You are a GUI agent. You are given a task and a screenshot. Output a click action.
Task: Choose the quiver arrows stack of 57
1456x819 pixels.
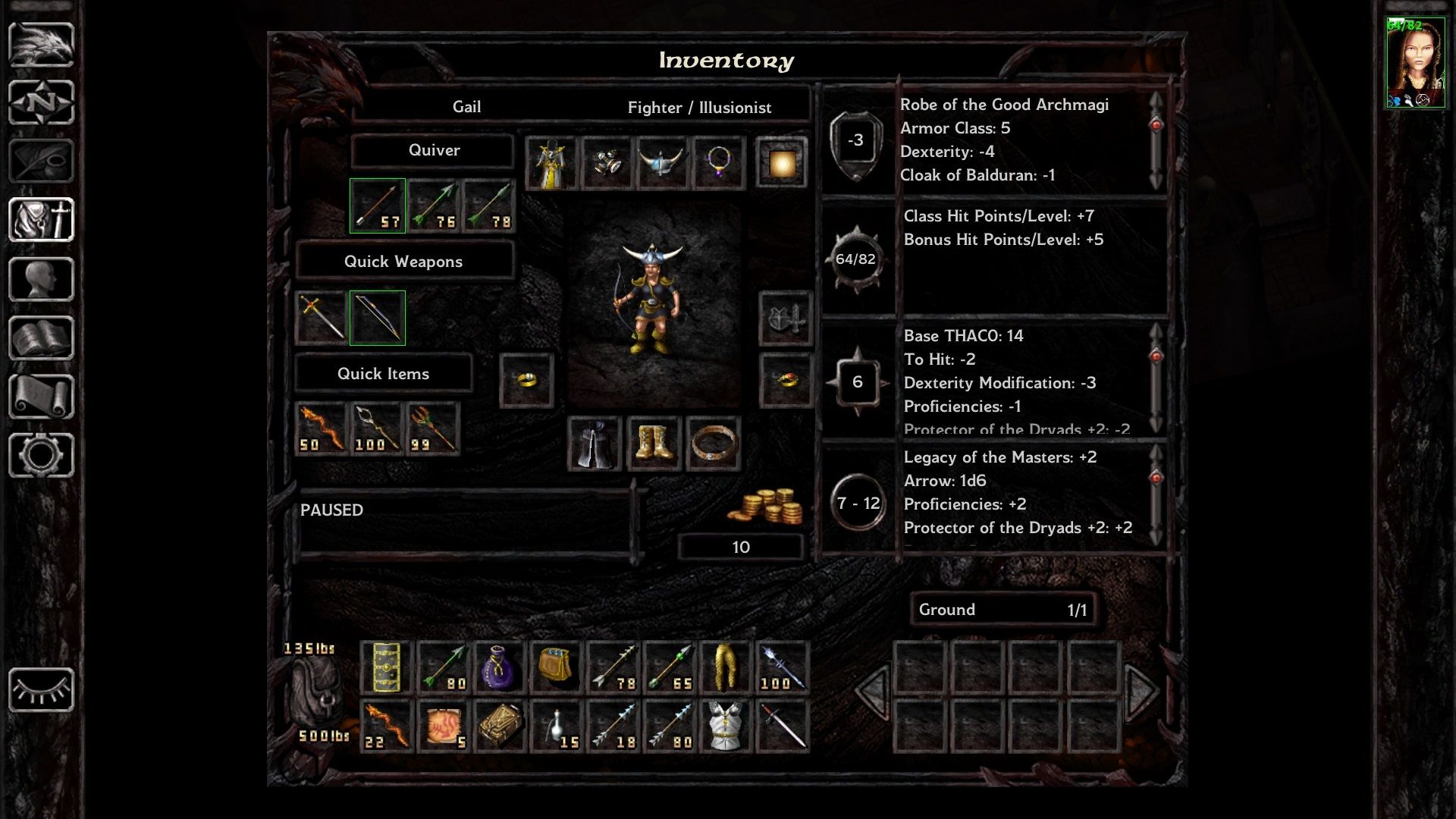(x=378, y=206)
